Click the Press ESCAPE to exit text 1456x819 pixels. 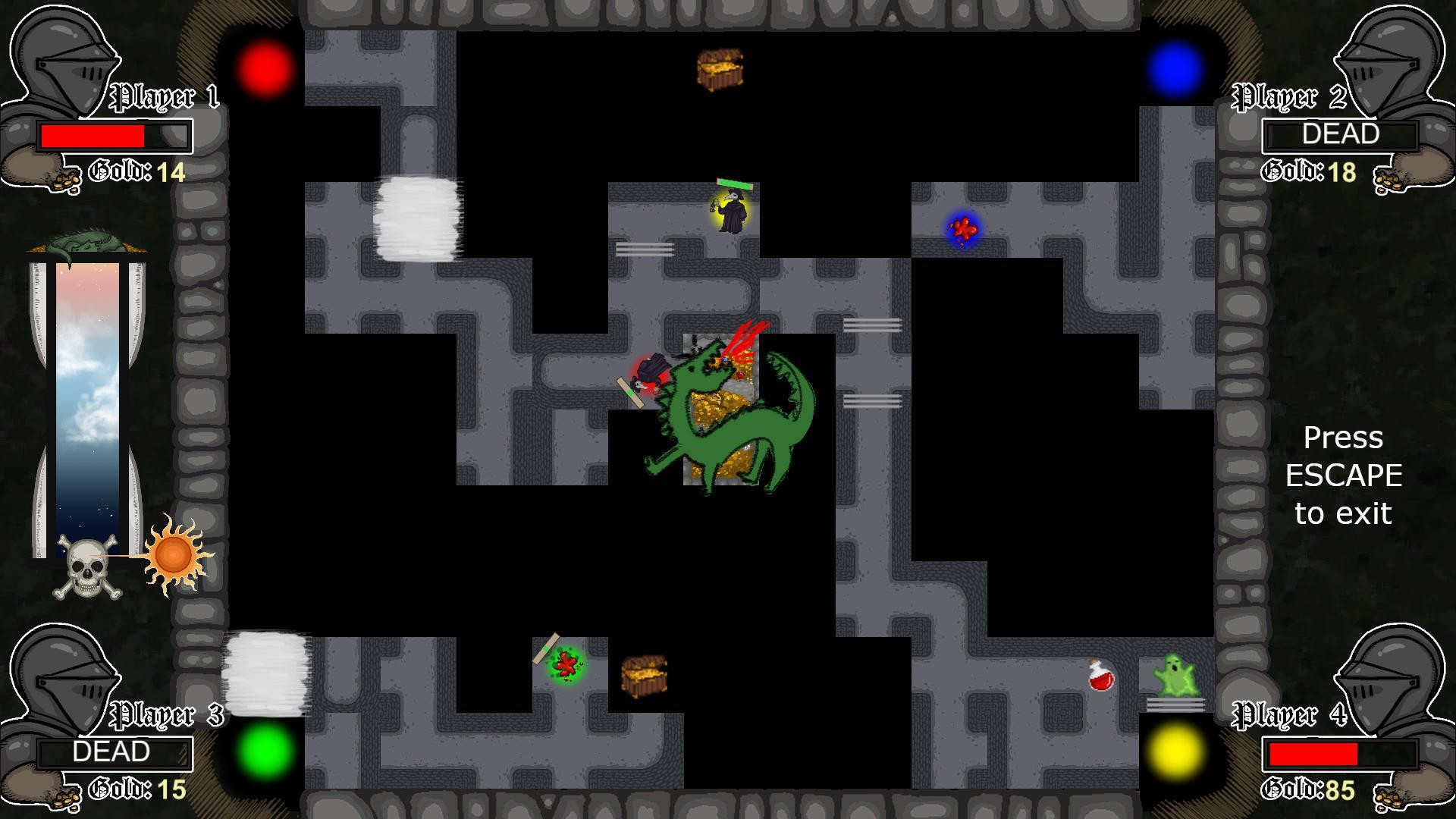1343,475
